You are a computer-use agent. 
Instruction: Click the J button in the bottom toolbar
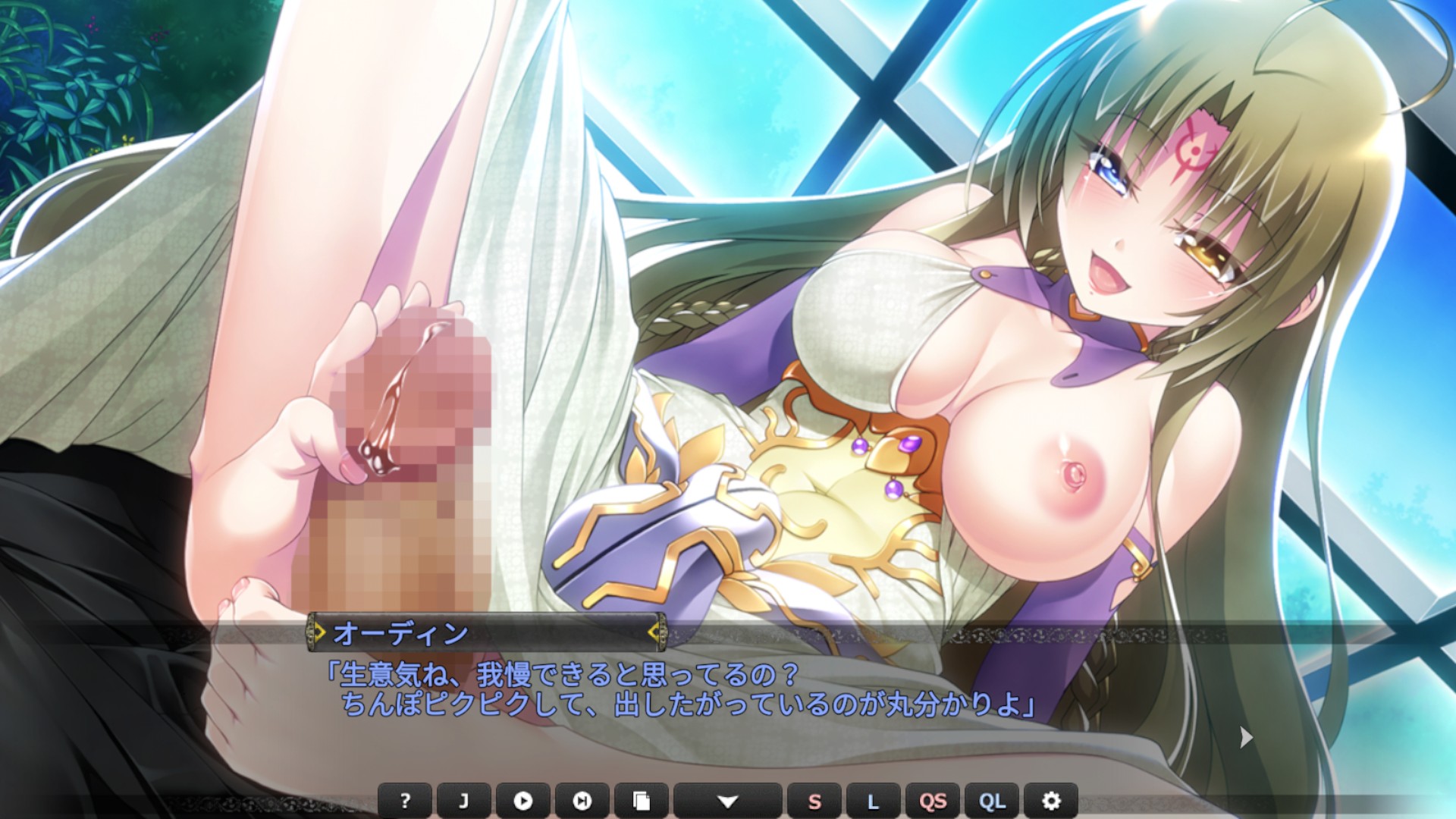463,801
